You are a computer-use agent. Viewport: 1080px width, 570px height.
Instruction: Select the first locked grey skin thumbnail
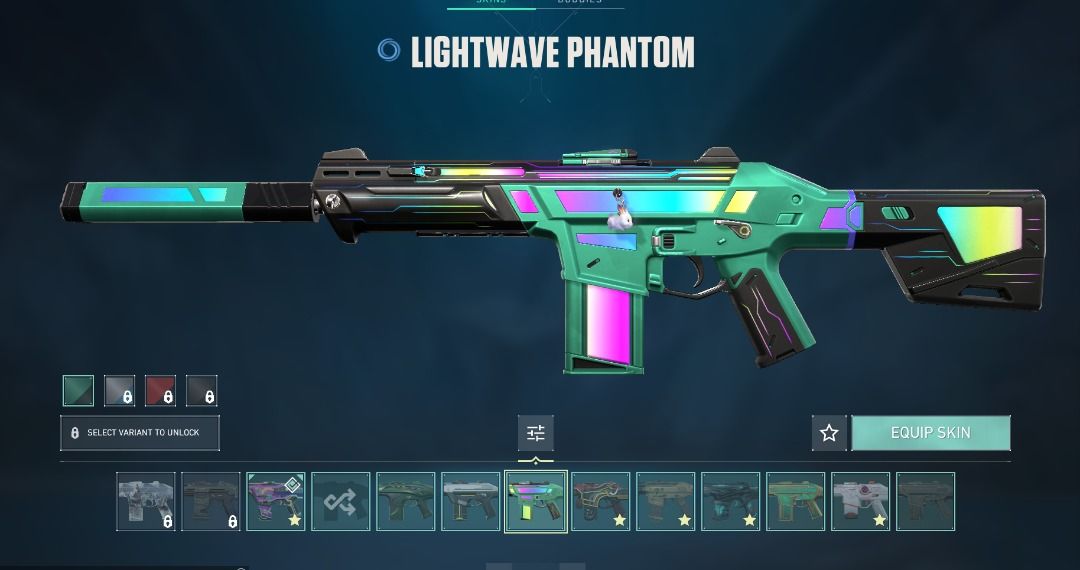146,501
